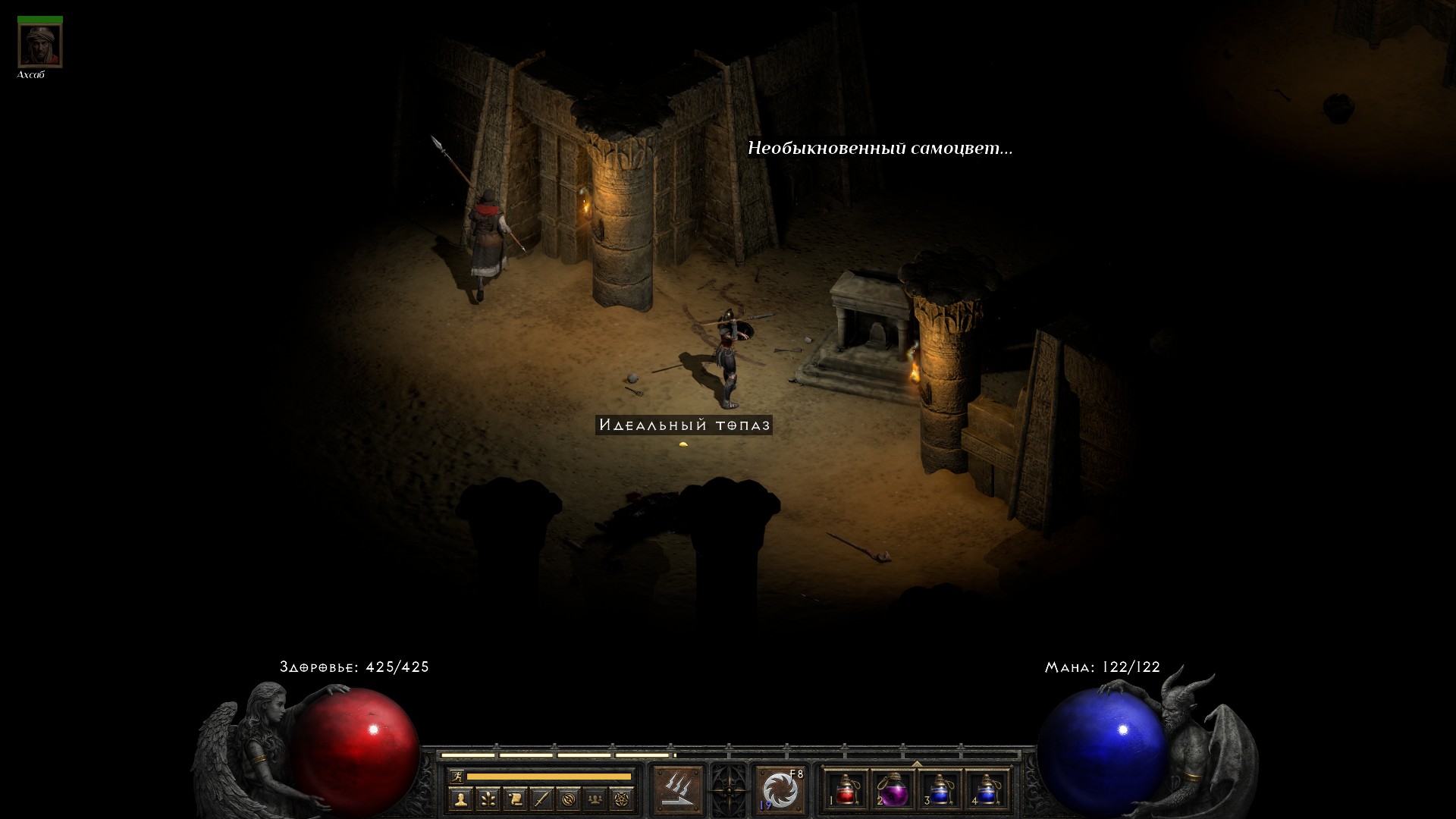Screen dimensions: 1456x819
Task: Use the red health potion in belt slot 1
Action: [846, 789]
